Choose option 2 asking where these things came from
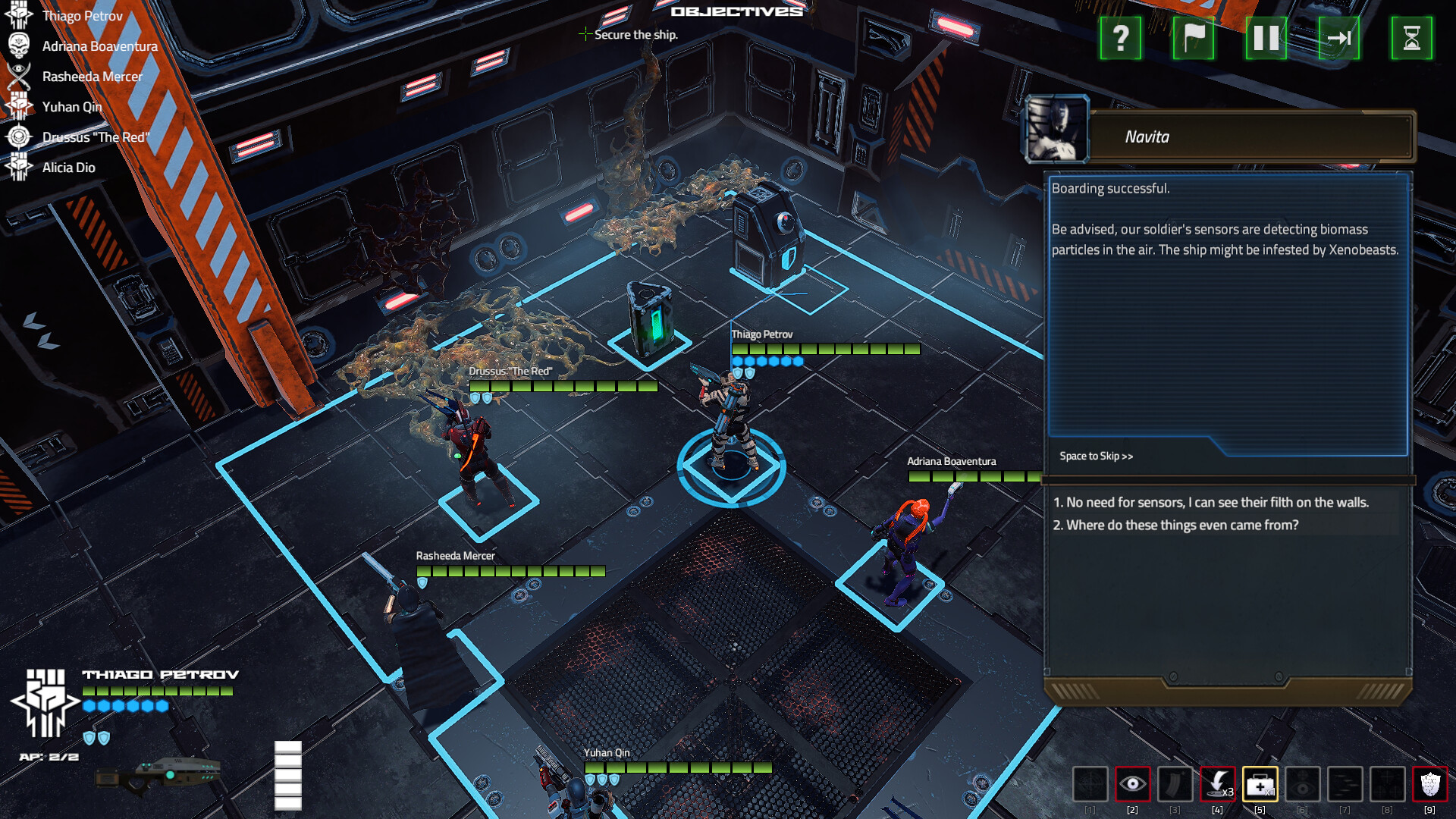Image resolution: width=1456 pixels, height=819 pixels. coord(1177,524)
